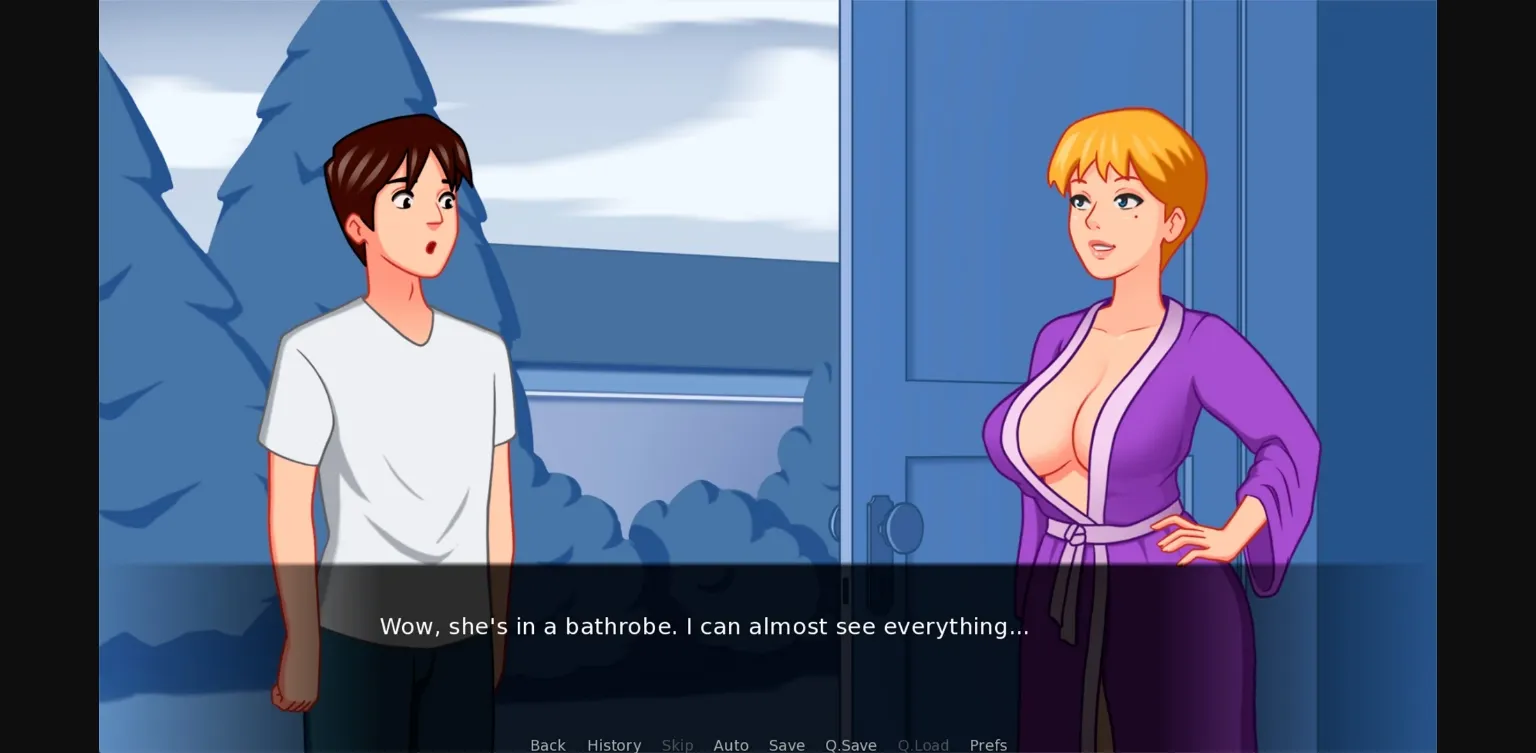Click Q.Load to quick load

pos(923,745)
